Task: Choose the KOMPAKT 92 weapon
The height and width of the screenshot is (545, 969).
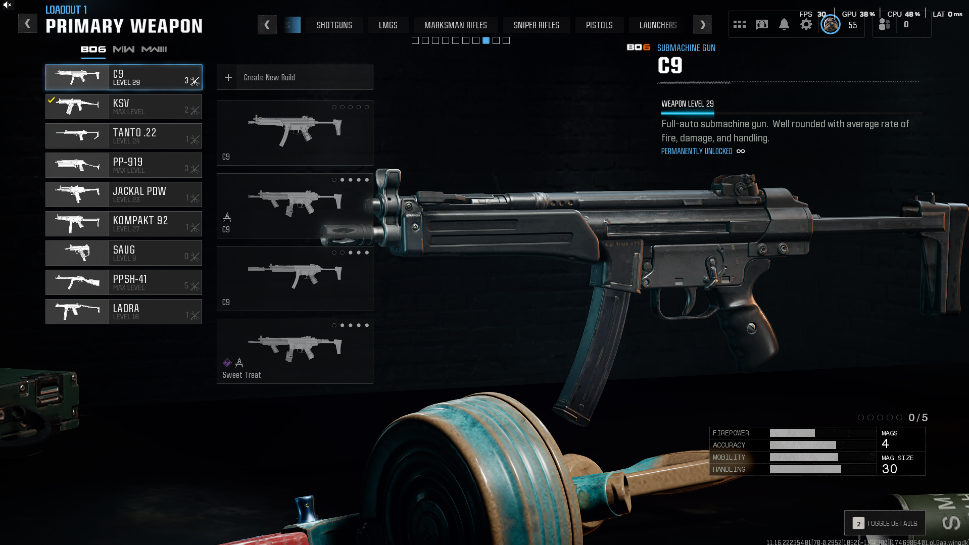Action: tap(123, 223)
